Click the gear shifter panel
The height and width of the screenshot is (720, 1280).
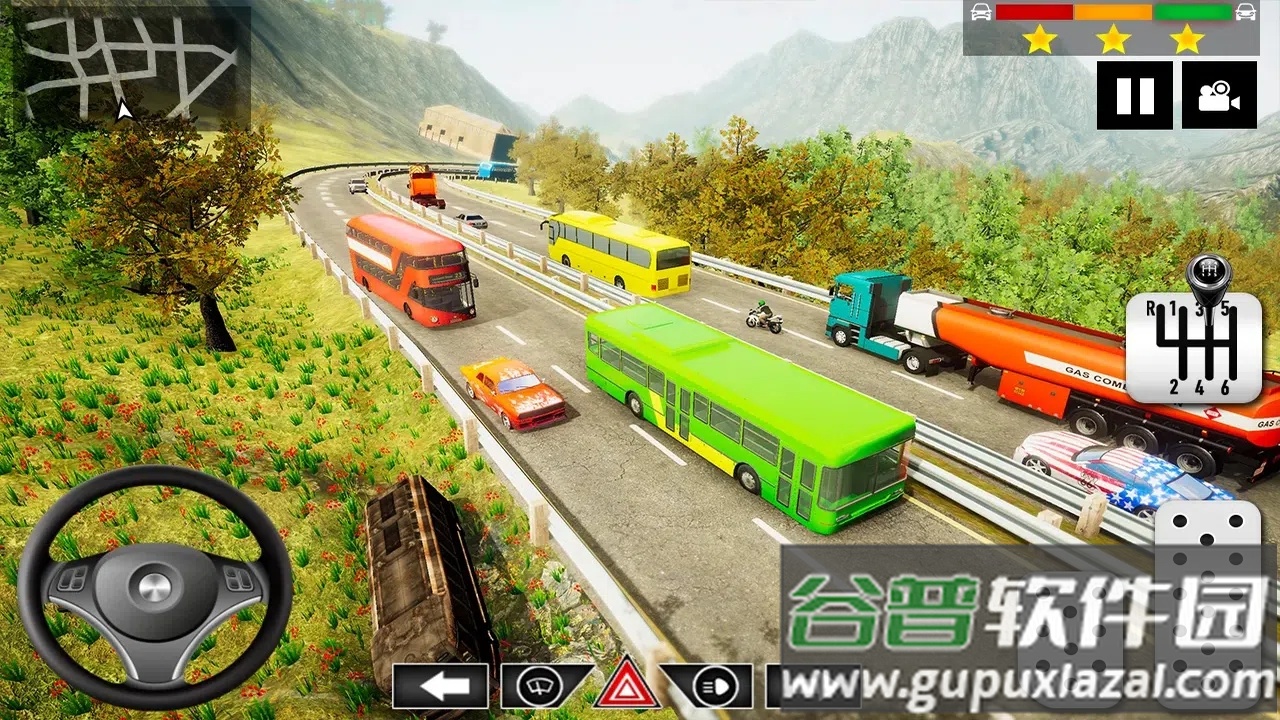(x=1193, y=345)
